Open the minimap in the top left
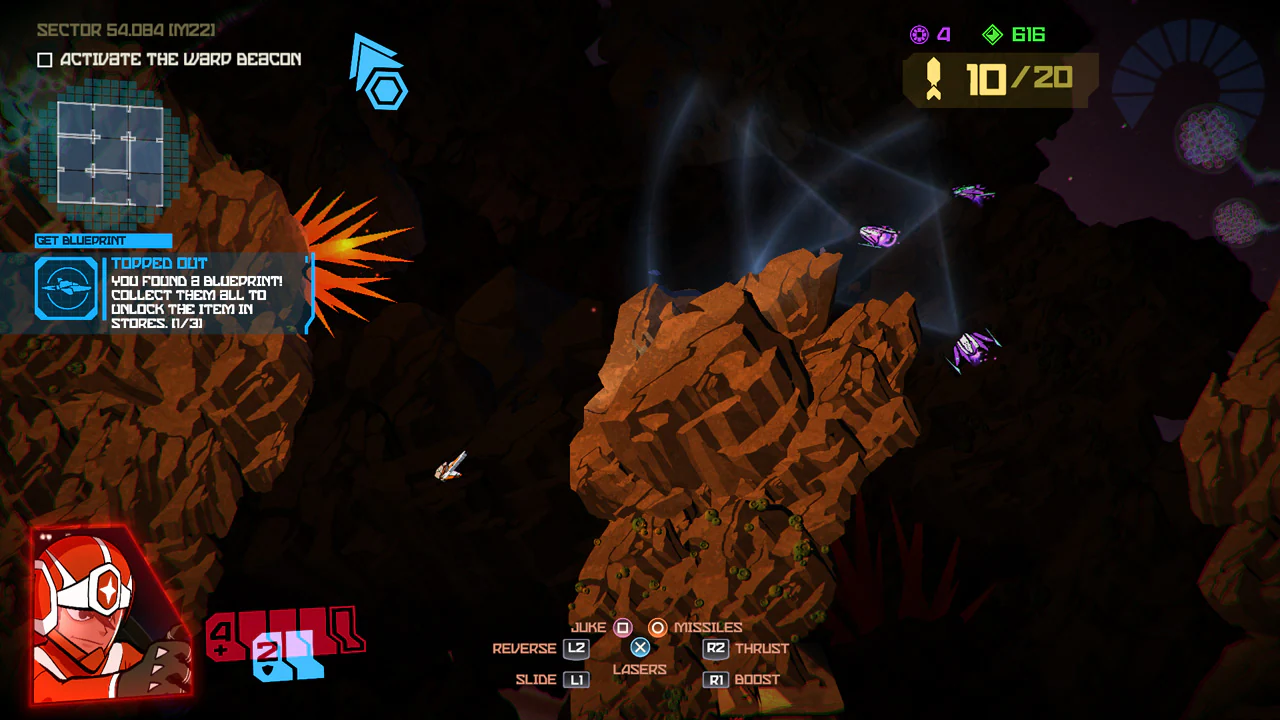Screen dimensions: 1280x720 [110, 152]
